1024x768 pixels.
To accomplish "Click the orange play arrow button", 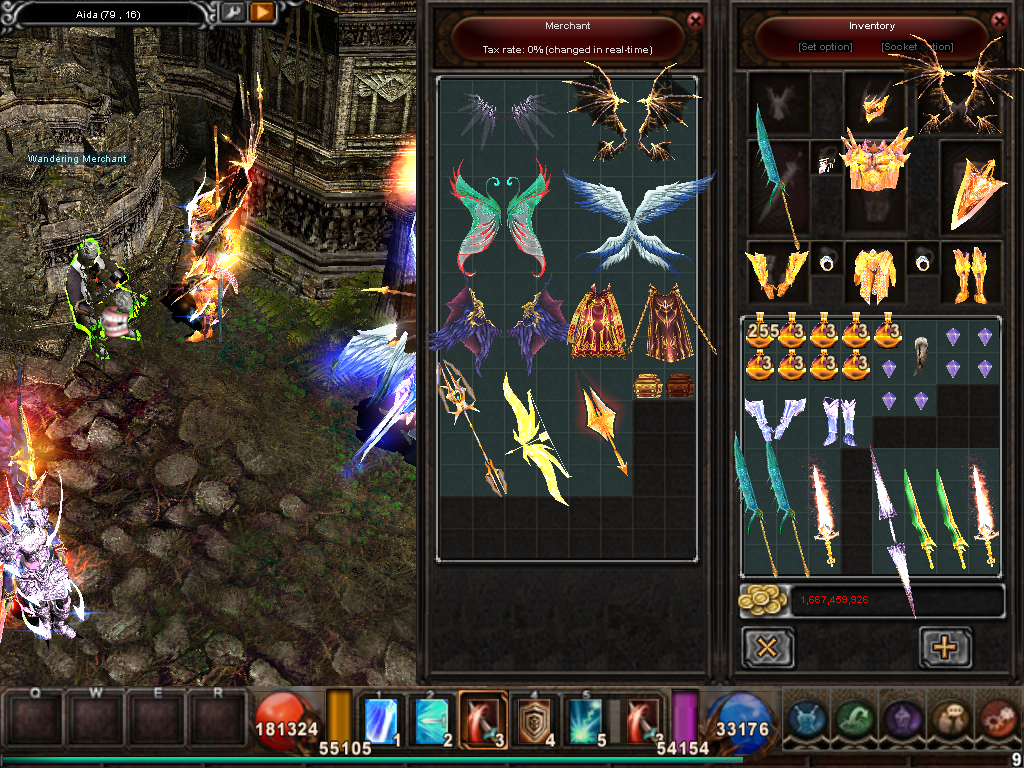I will pyautogui.click(x=262, y=12).
